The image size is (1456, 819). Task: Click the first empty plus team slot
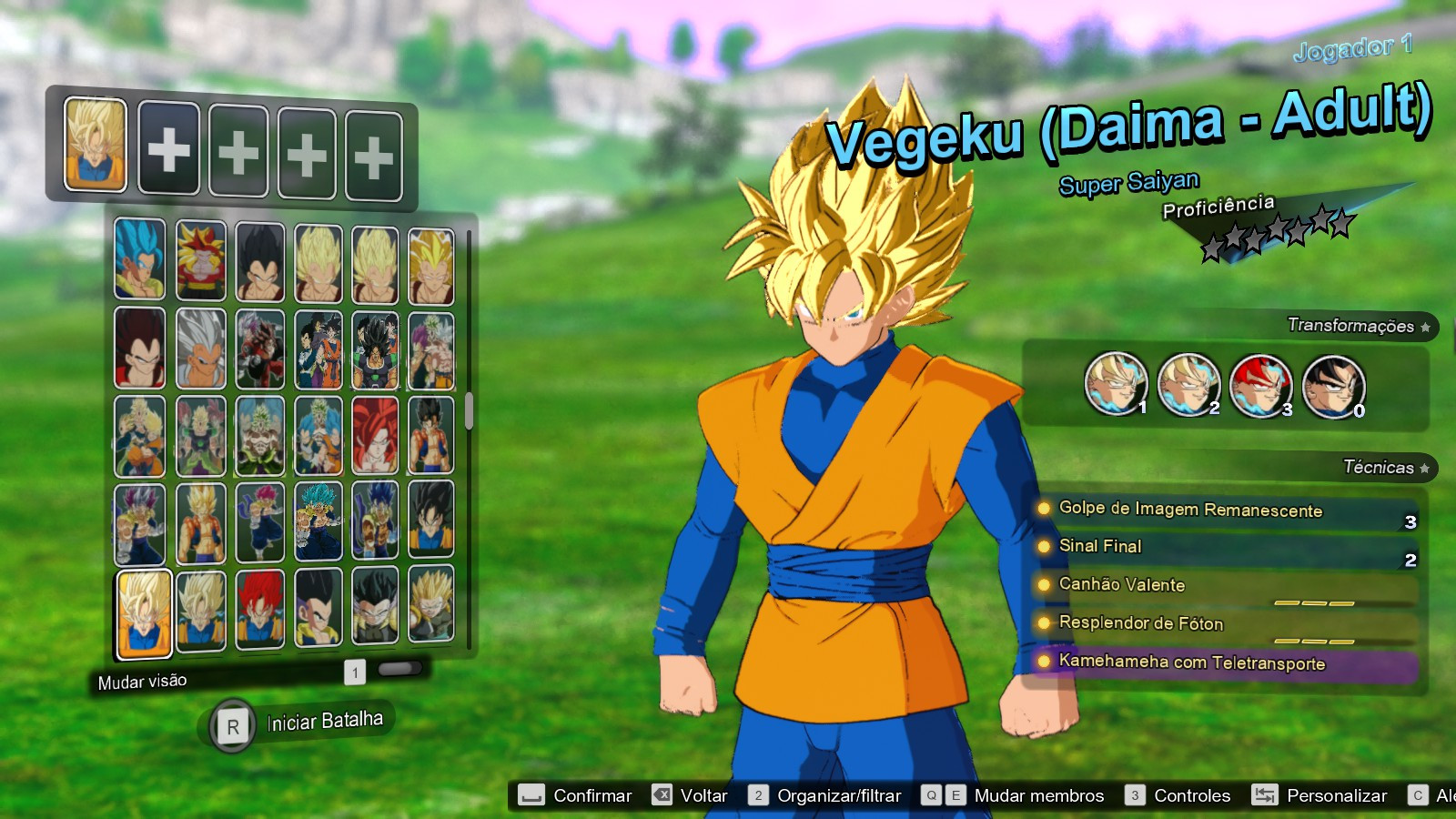168,150
